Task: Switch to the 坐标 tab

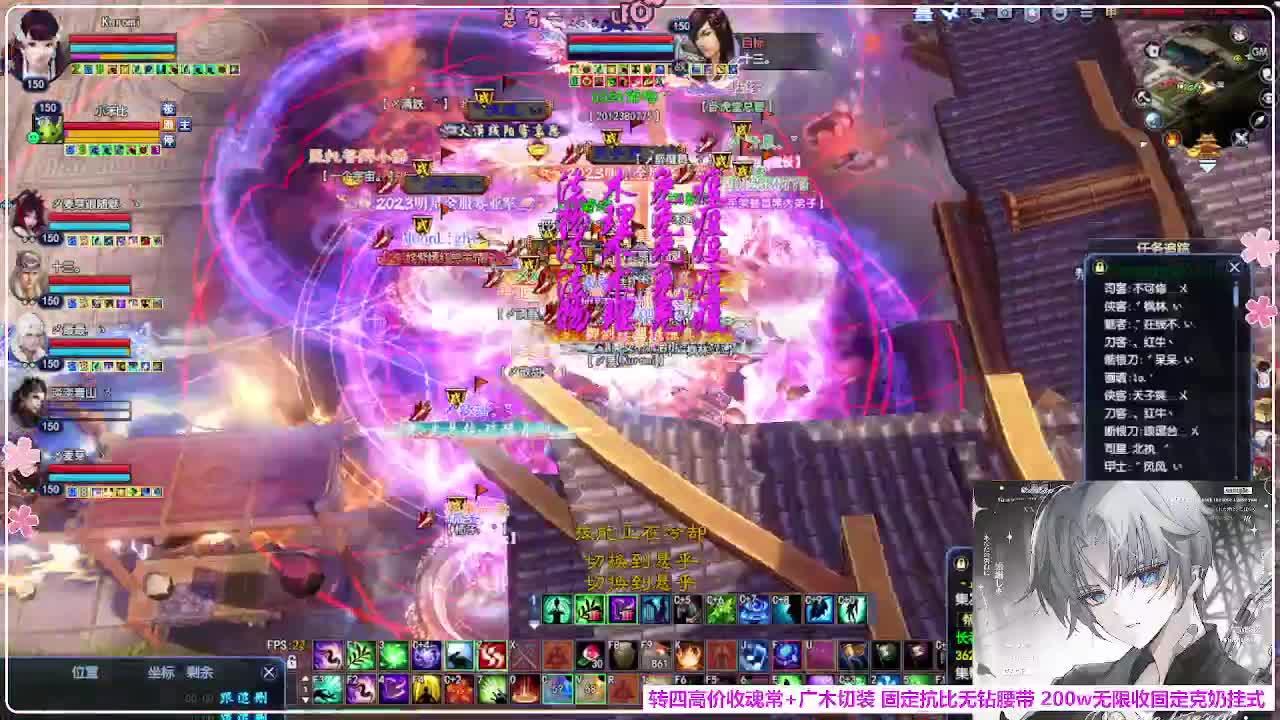Action: pyautogui.click(x=161, y=672)
